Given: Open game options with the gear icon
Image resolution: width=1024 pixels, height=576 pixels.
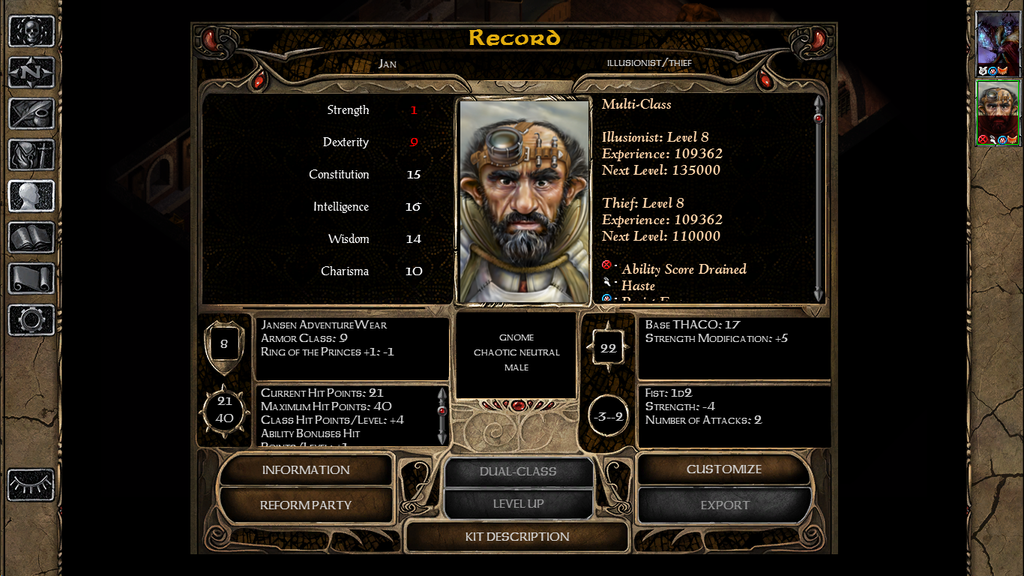Looking at the screenshot, I should [x=31, y=320].
